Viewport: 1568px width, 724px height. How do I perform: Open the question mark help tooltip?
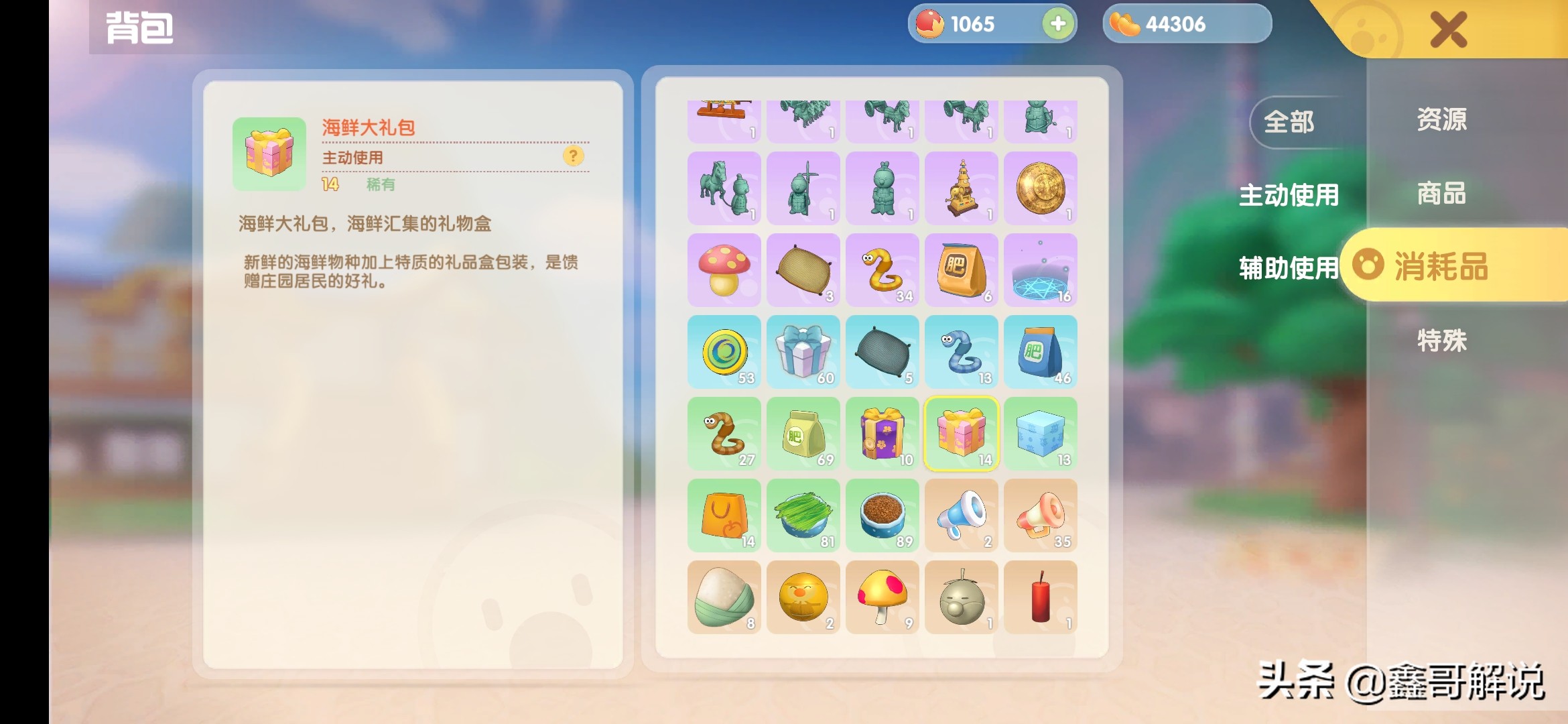(x=574, y=156)
